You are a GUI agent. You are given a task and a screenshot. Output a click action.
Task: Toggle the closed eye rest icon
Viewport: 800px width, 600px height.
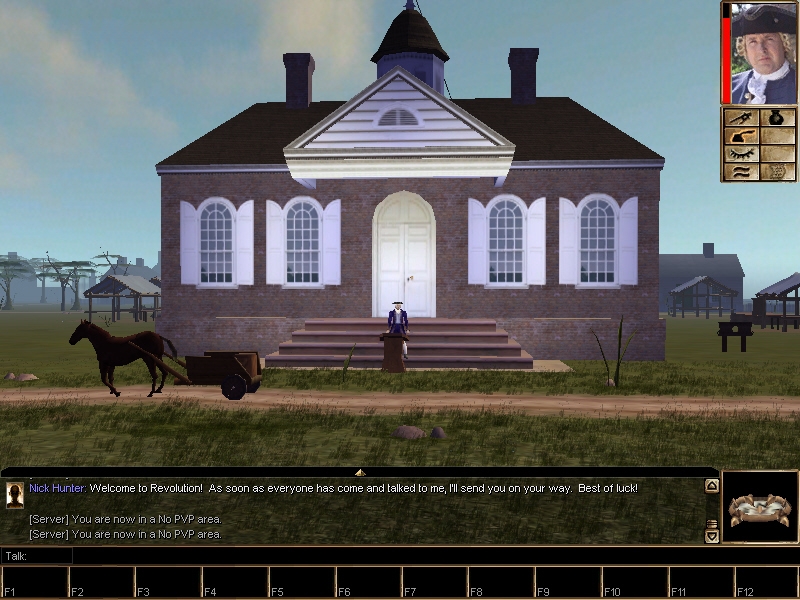pyautogui.click(x=741, y=154)
